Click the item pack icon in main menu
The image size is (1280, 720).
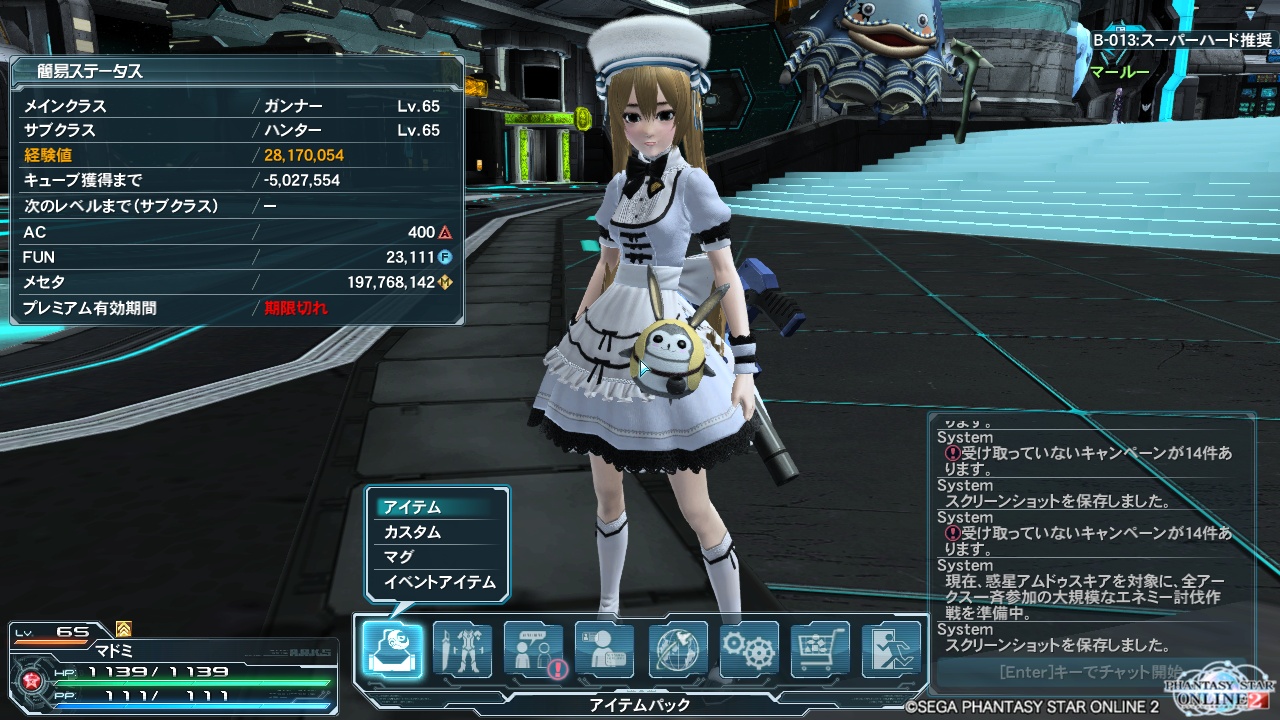(x=392, y=650)
